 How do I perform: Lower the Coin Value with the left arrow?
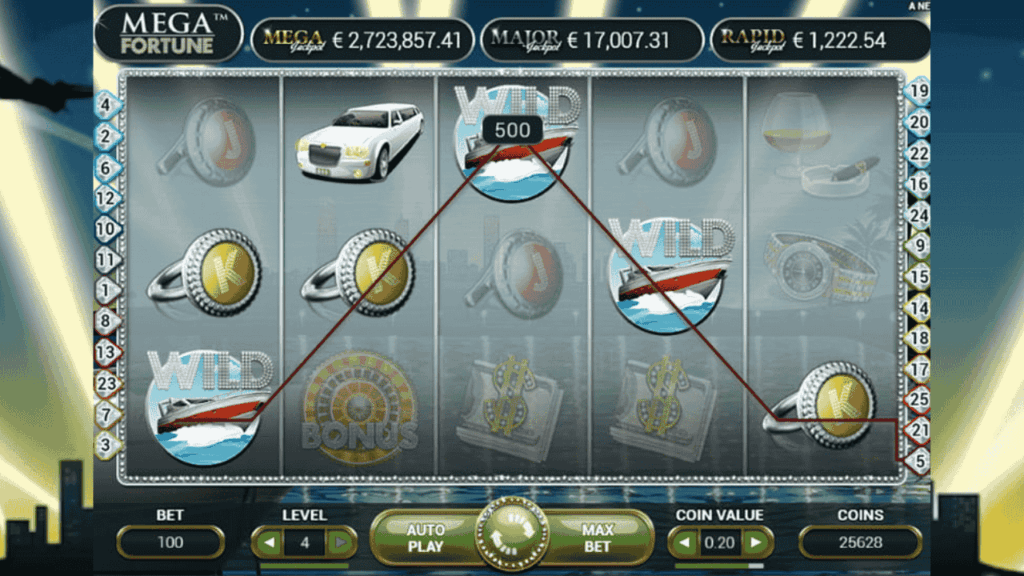(685, 543)
